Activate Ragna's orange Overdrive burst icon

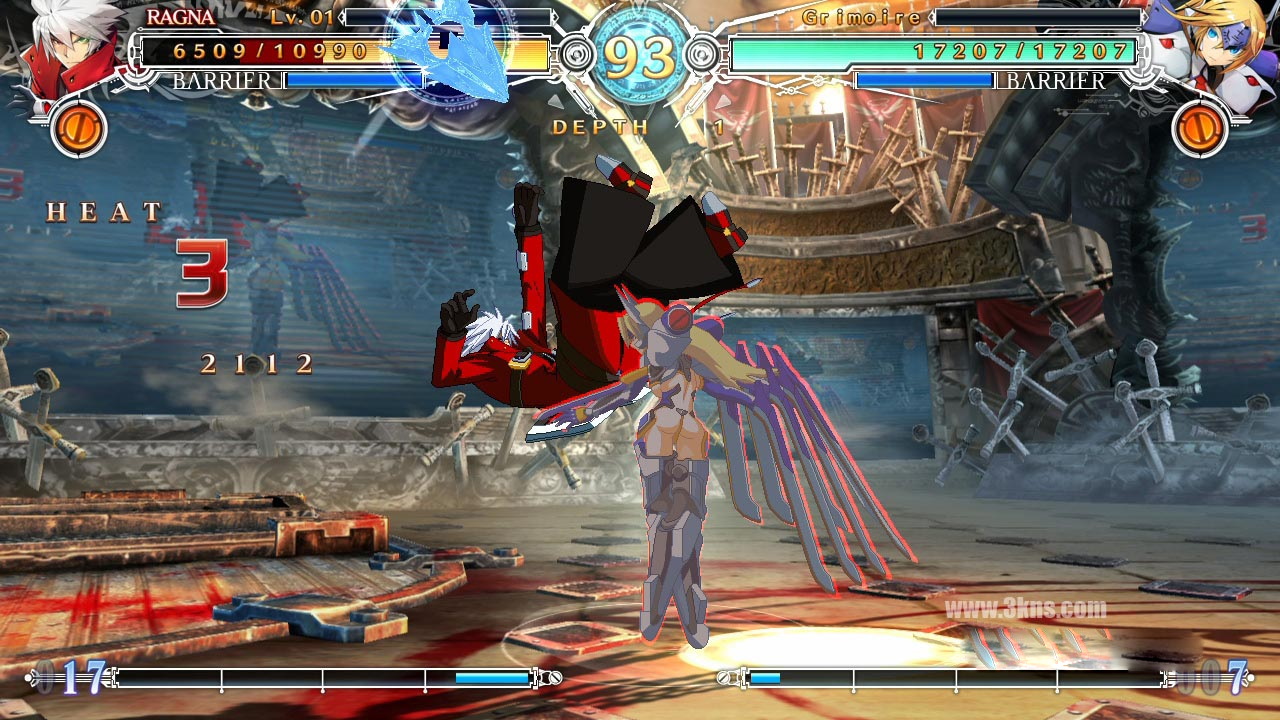click(79, 129)
